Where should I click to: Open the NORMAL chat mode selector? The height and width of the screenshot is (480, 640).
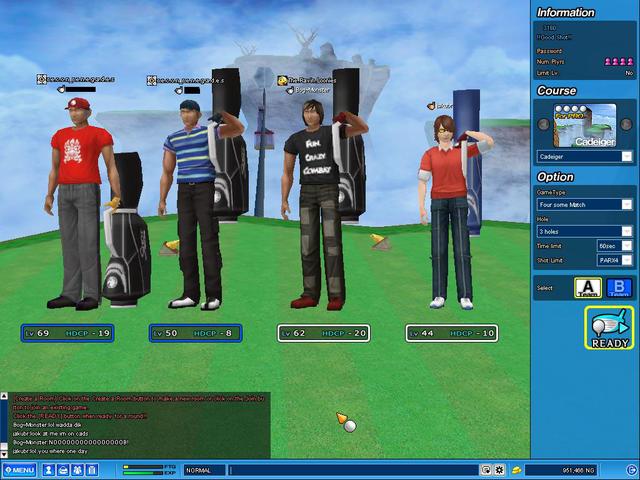coord(204,469)
